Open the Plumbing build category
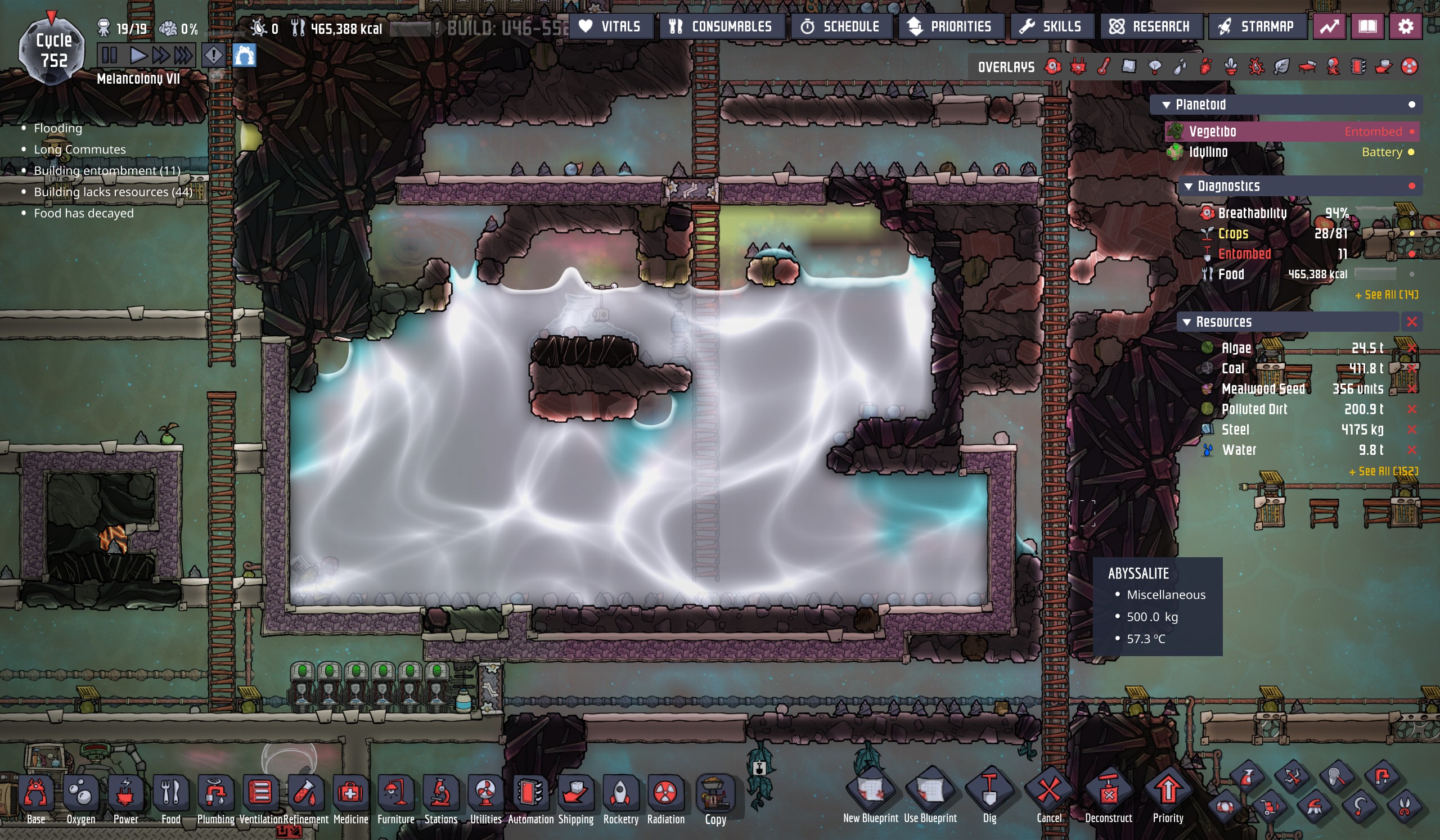 point(215,798)
